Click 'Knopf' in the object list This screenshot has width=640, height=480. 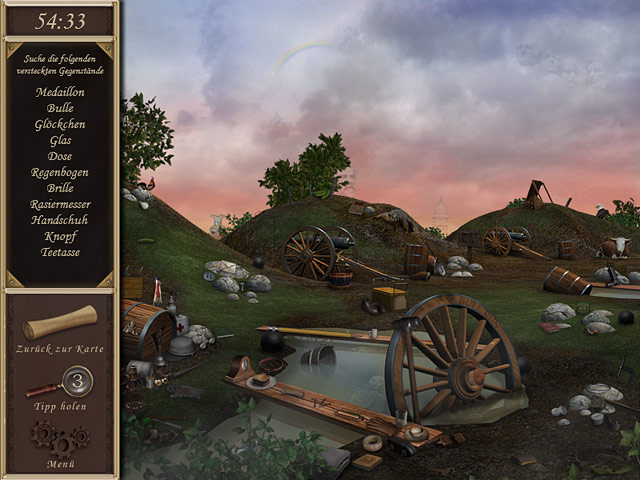(60, 236)
